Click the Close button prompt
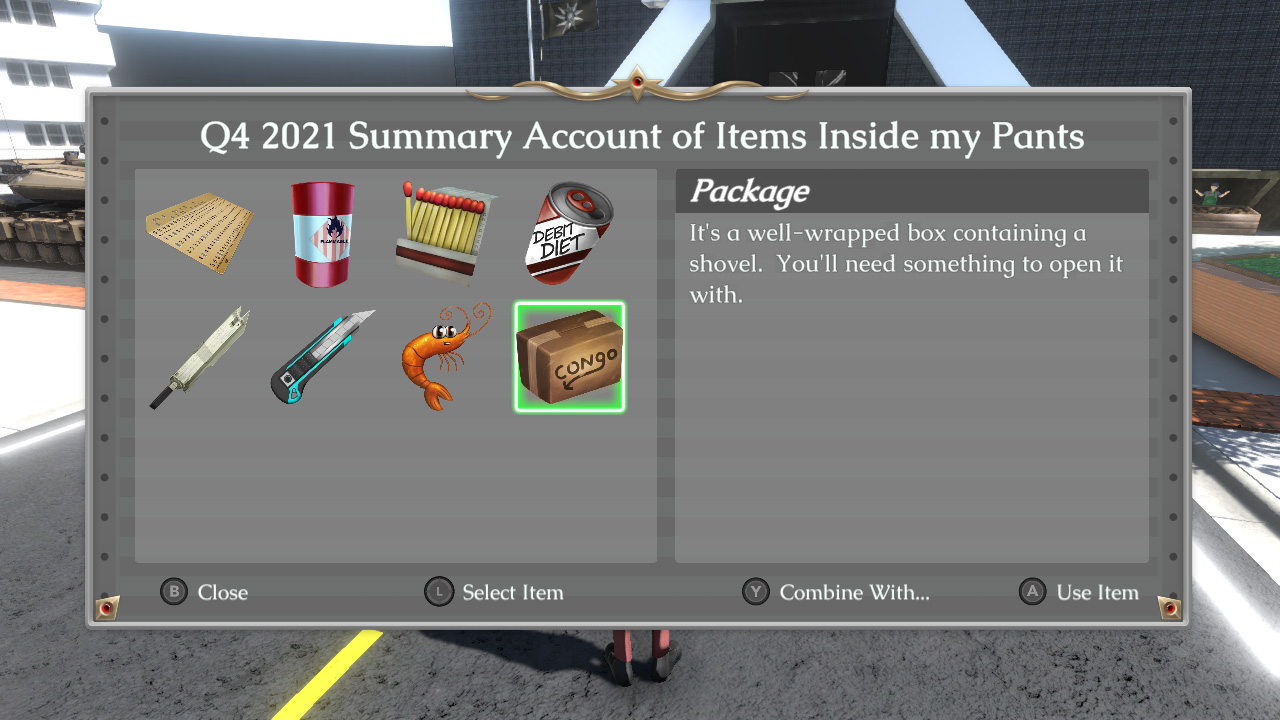1280x720 pixels. pyautogui.click(x=204, y=592)
